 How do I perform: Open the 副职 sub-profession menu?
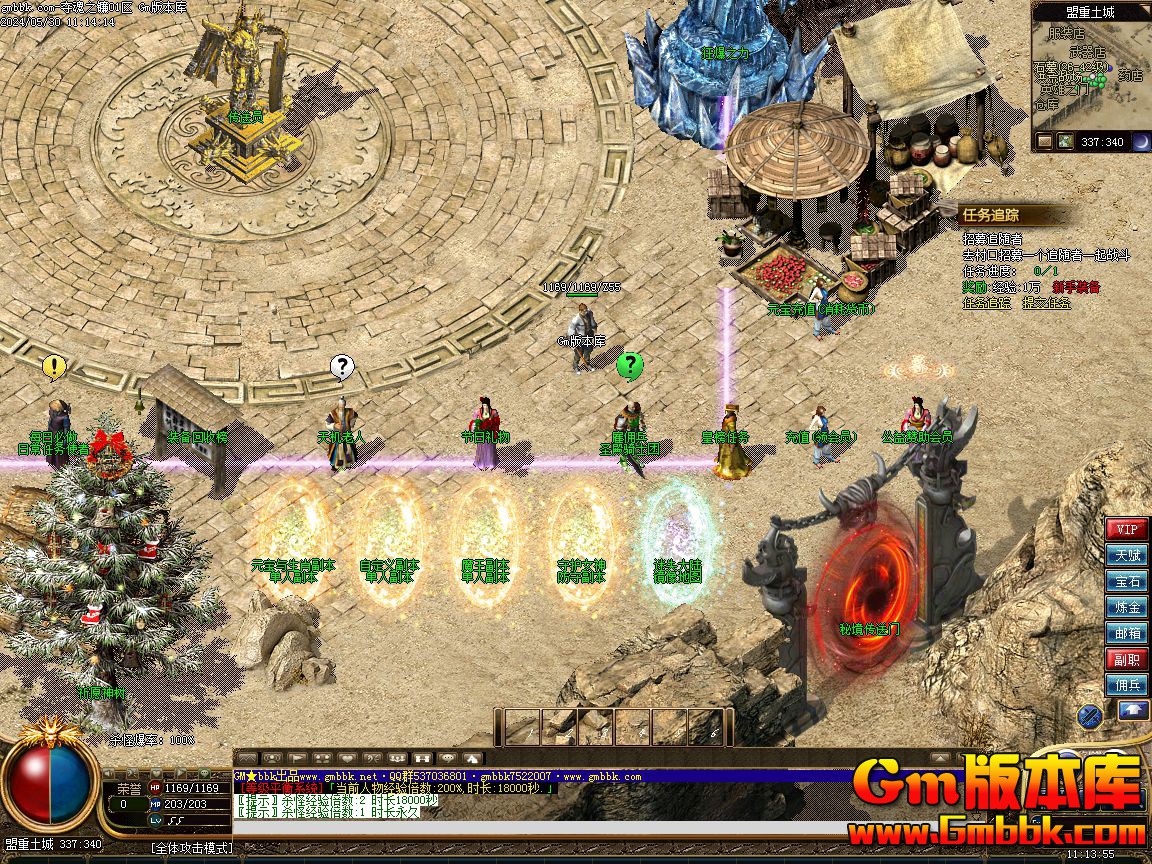[1127, 659]
